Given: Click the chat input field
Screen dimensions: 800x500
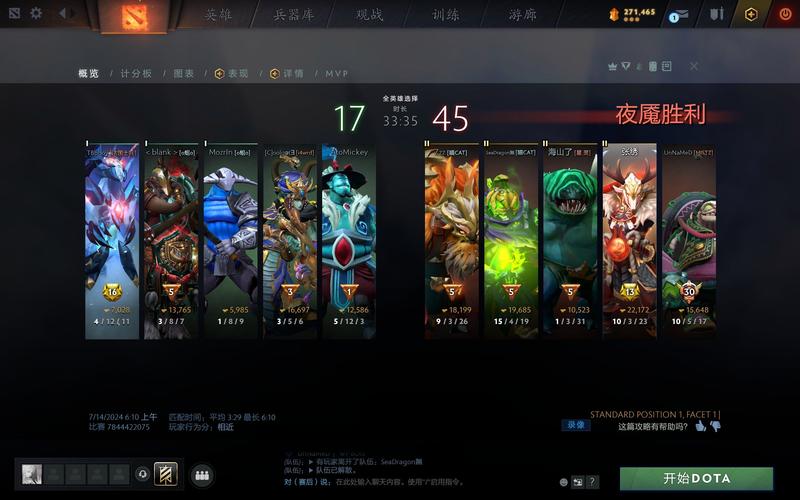Looking at the screenshot, I should [x=420, y=481].
